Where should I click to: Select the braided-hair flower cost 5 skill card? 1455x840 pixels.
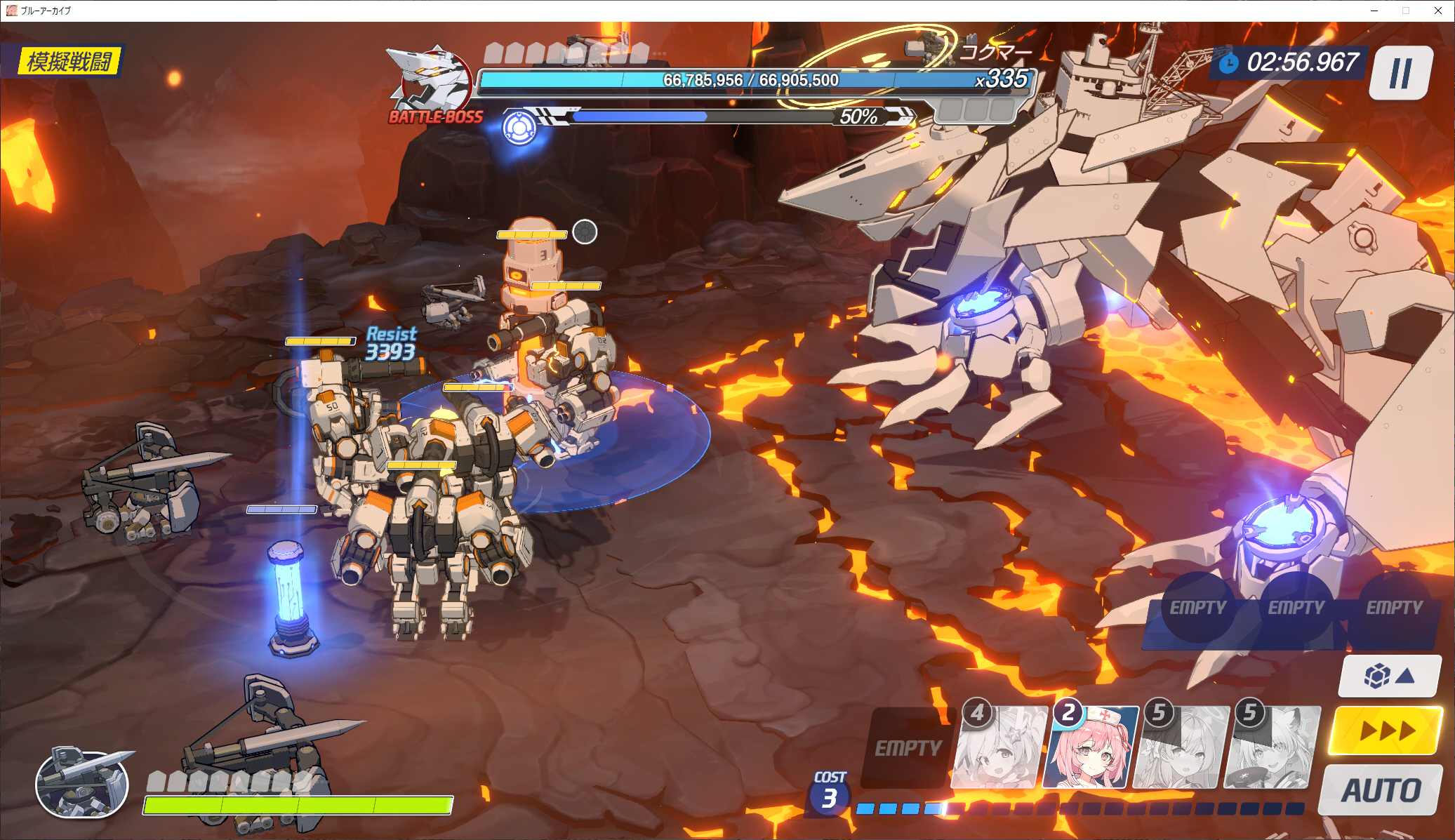pyautogui.click(x=1181, y=748)
